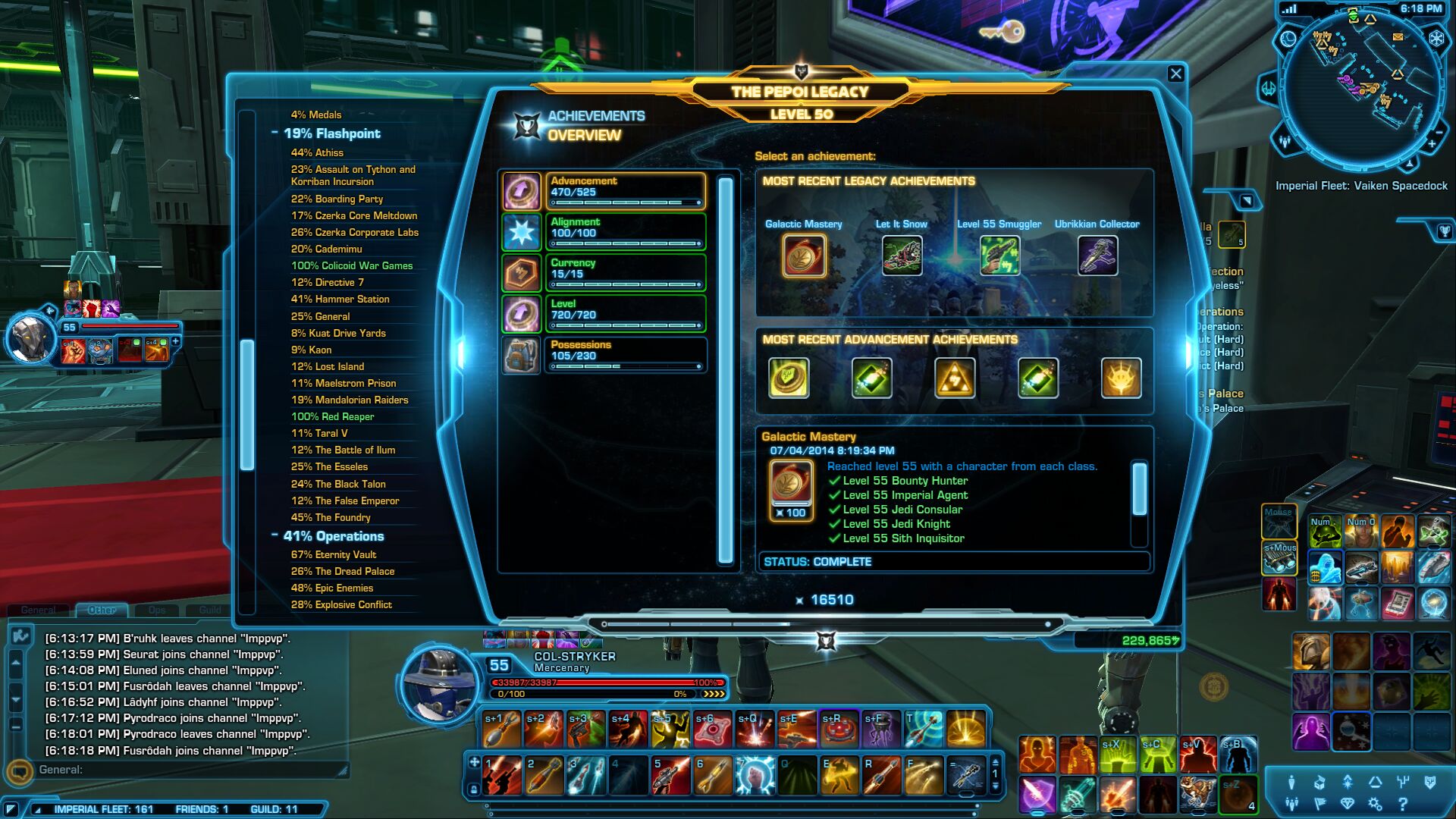Open the Level achievement category

[x=625, y=314]
